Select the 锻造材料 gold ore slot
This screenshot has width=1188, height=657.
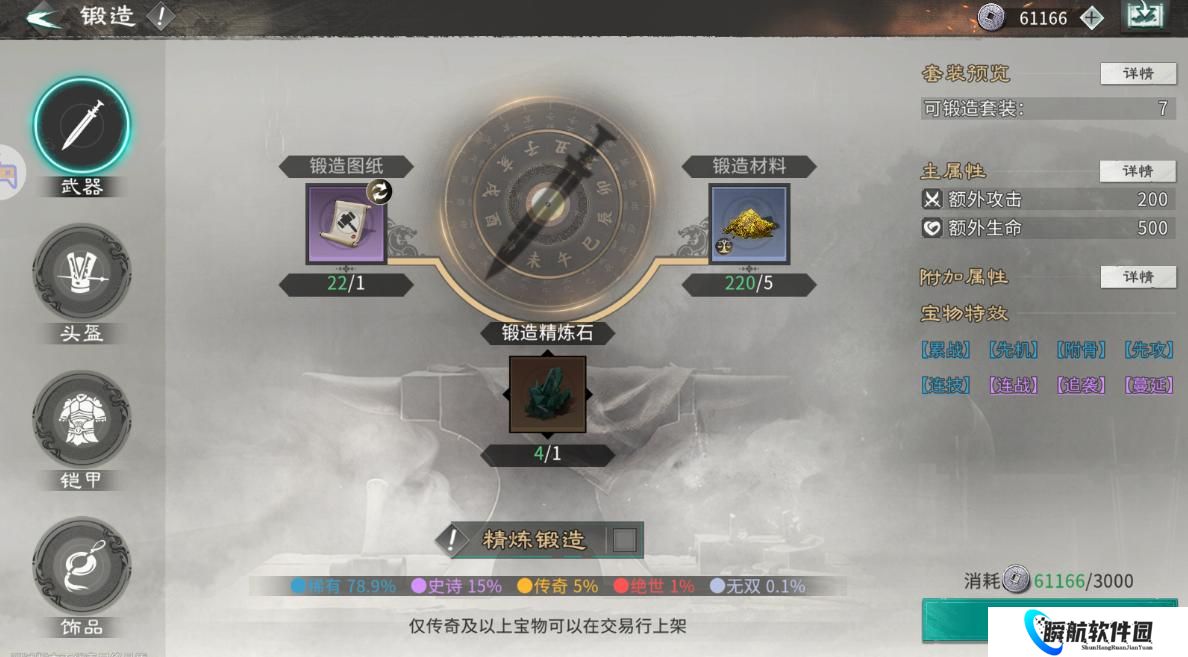pyautogui.click(x=749, y=224)
